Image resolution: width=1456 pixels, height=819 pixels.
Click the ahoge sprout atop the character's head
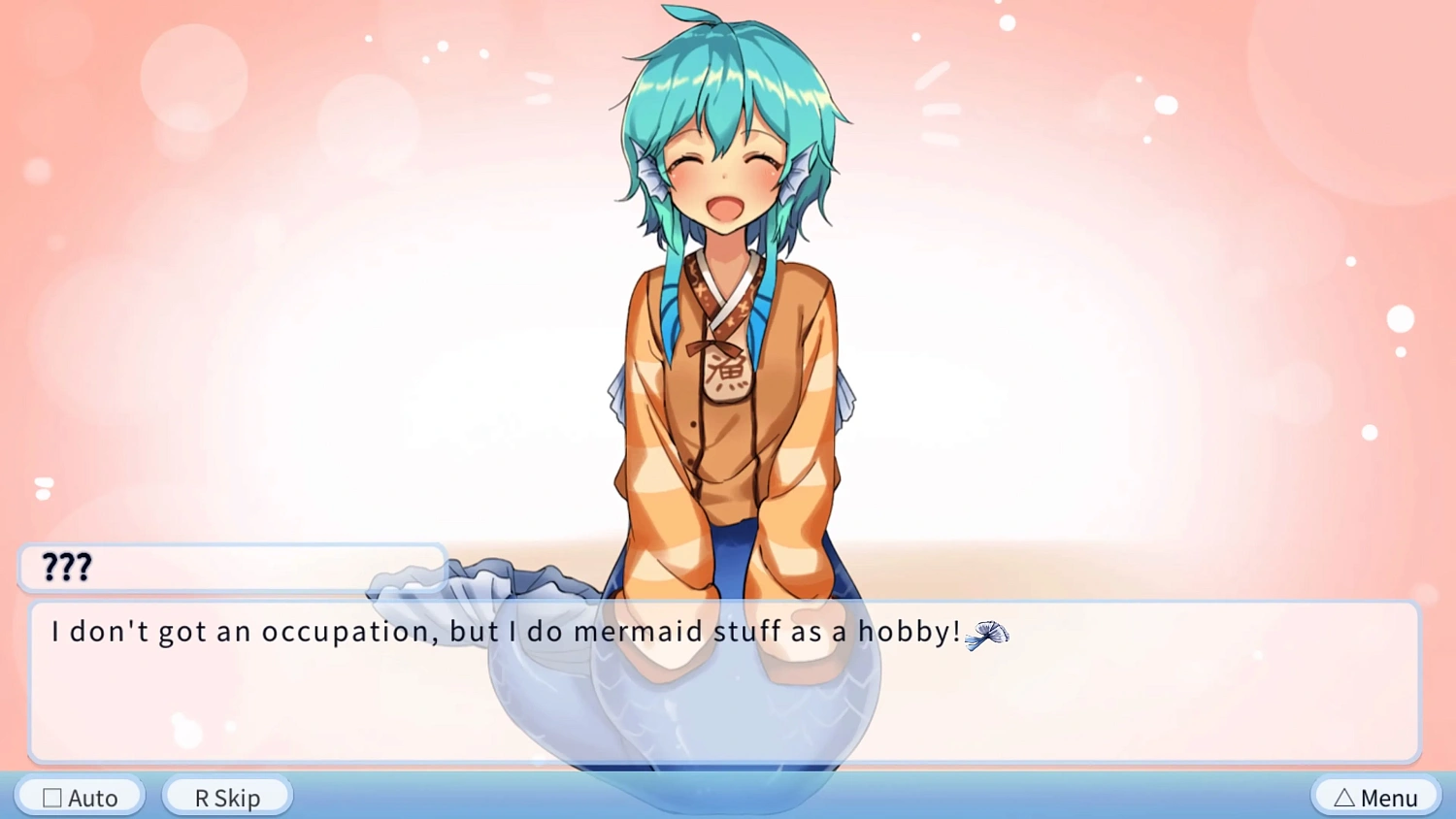(x=689, y=15)
